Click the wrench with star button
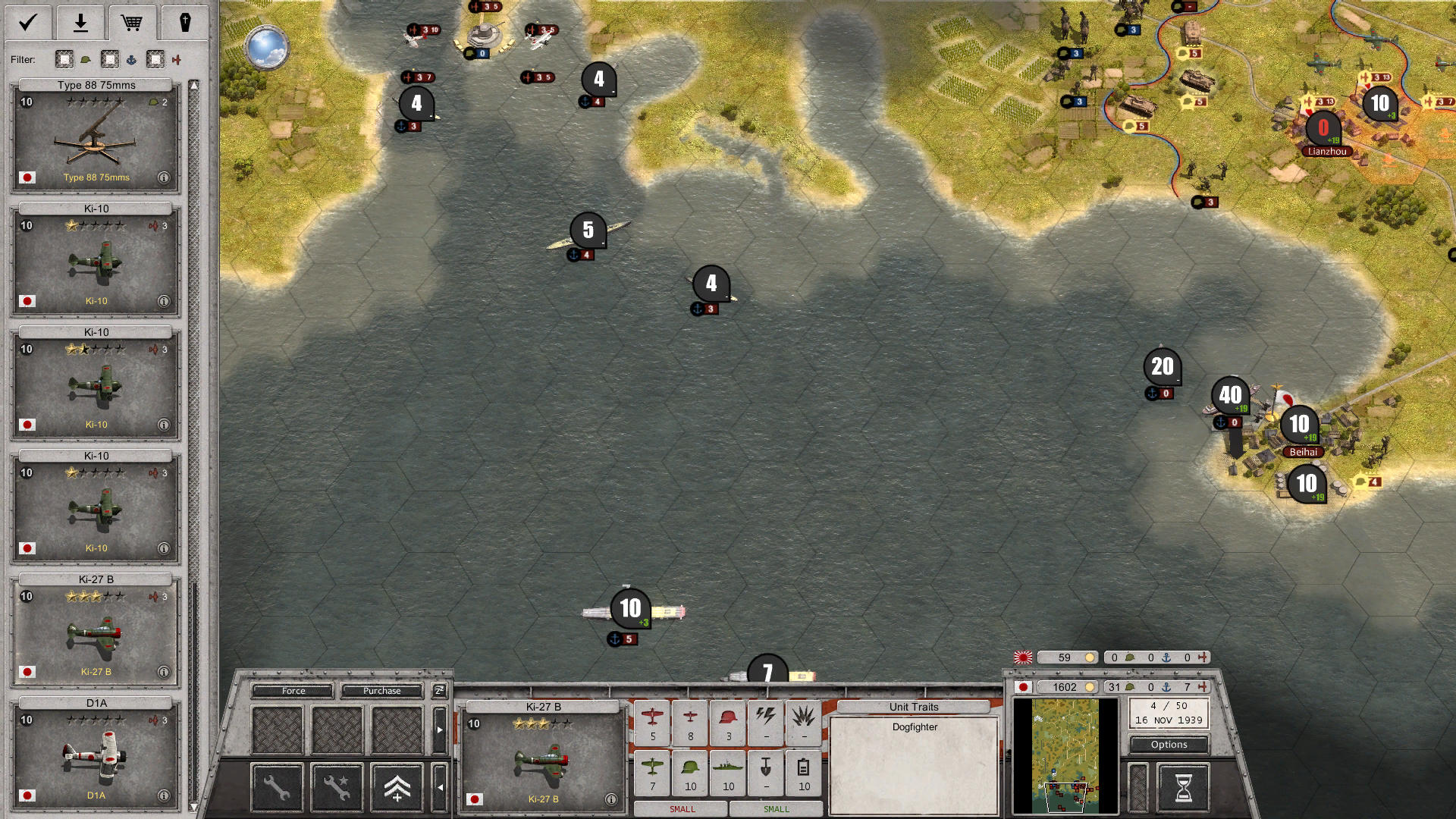 point(337,788)
